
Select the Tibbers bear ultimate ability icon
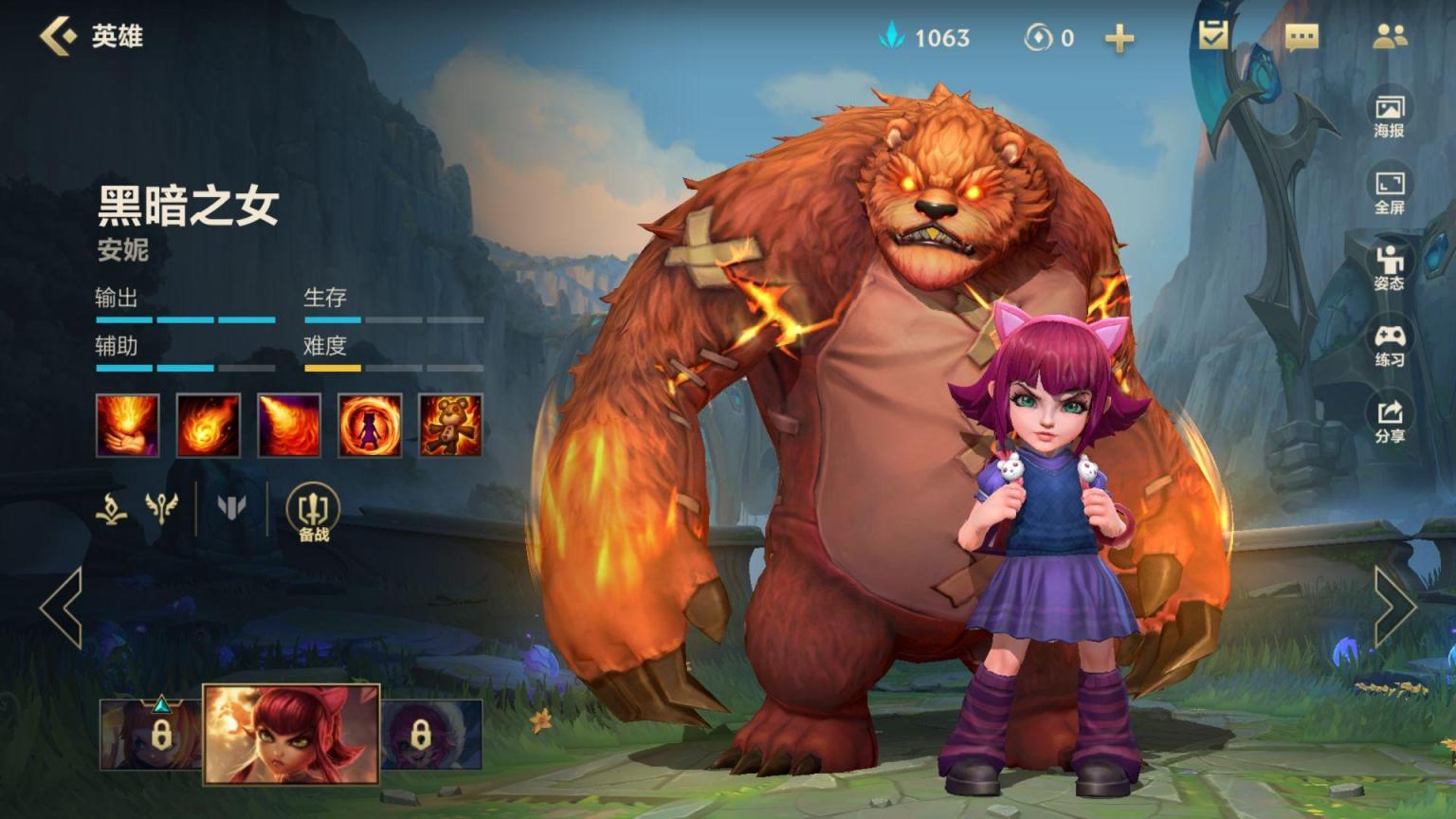click(x=450, y=426)
